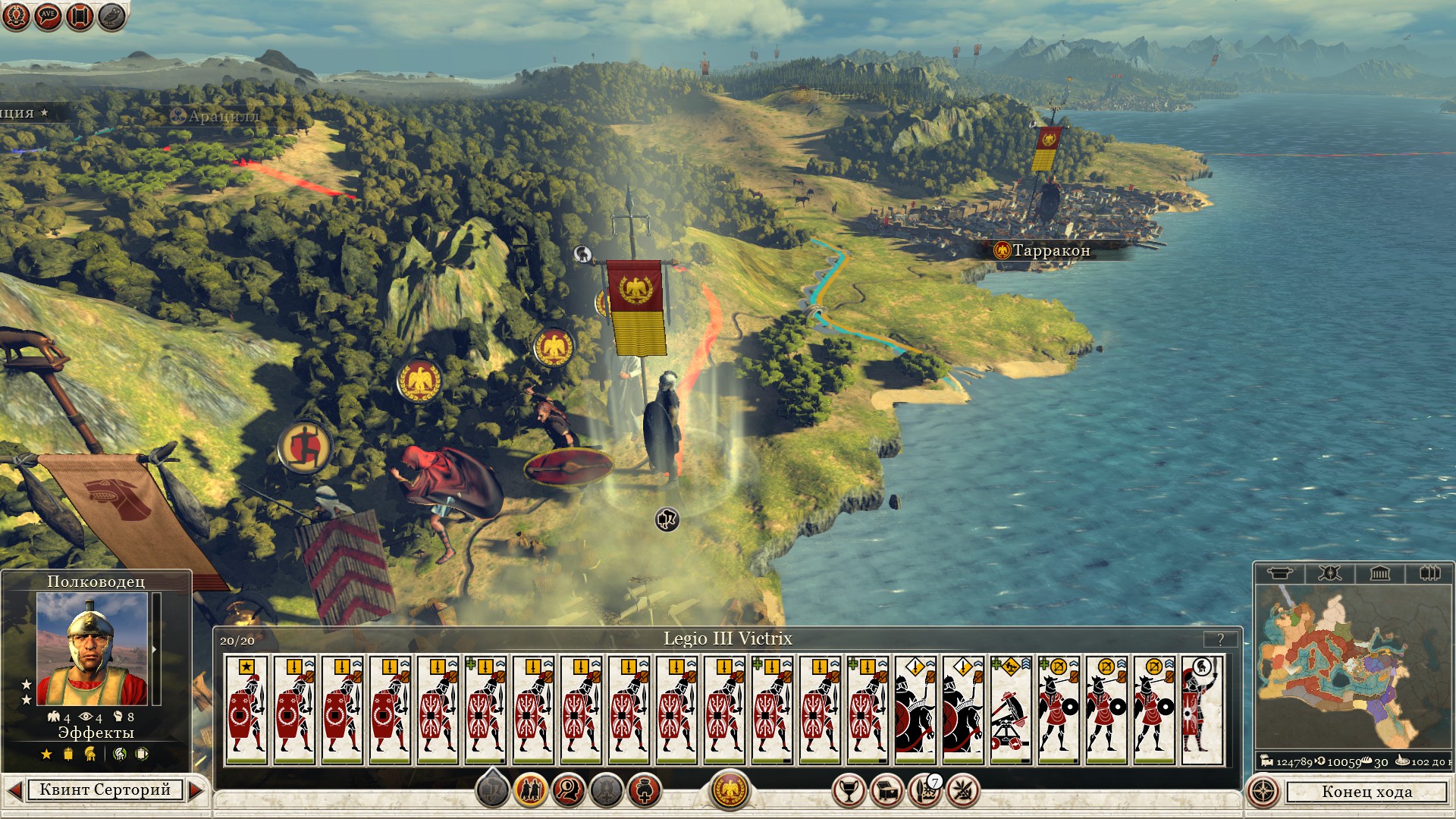Click the general's portrait of Квинт Серторий
The width and height of the screenshot is (1456, 819).
click(92, 648)
